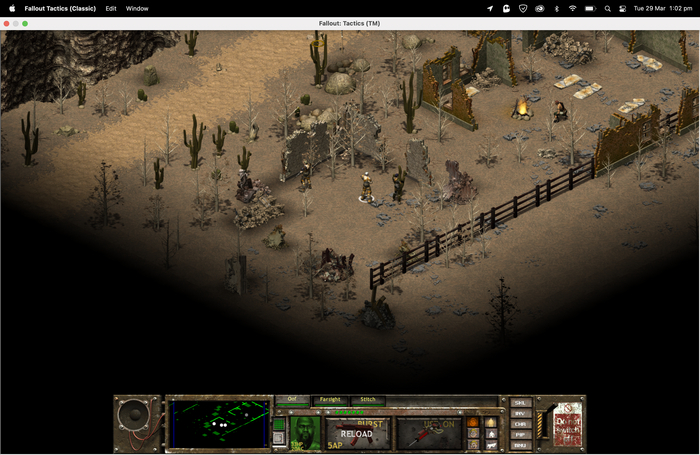Open the SKL skills panel
The image size is (700, 455).
click(520, 403)
